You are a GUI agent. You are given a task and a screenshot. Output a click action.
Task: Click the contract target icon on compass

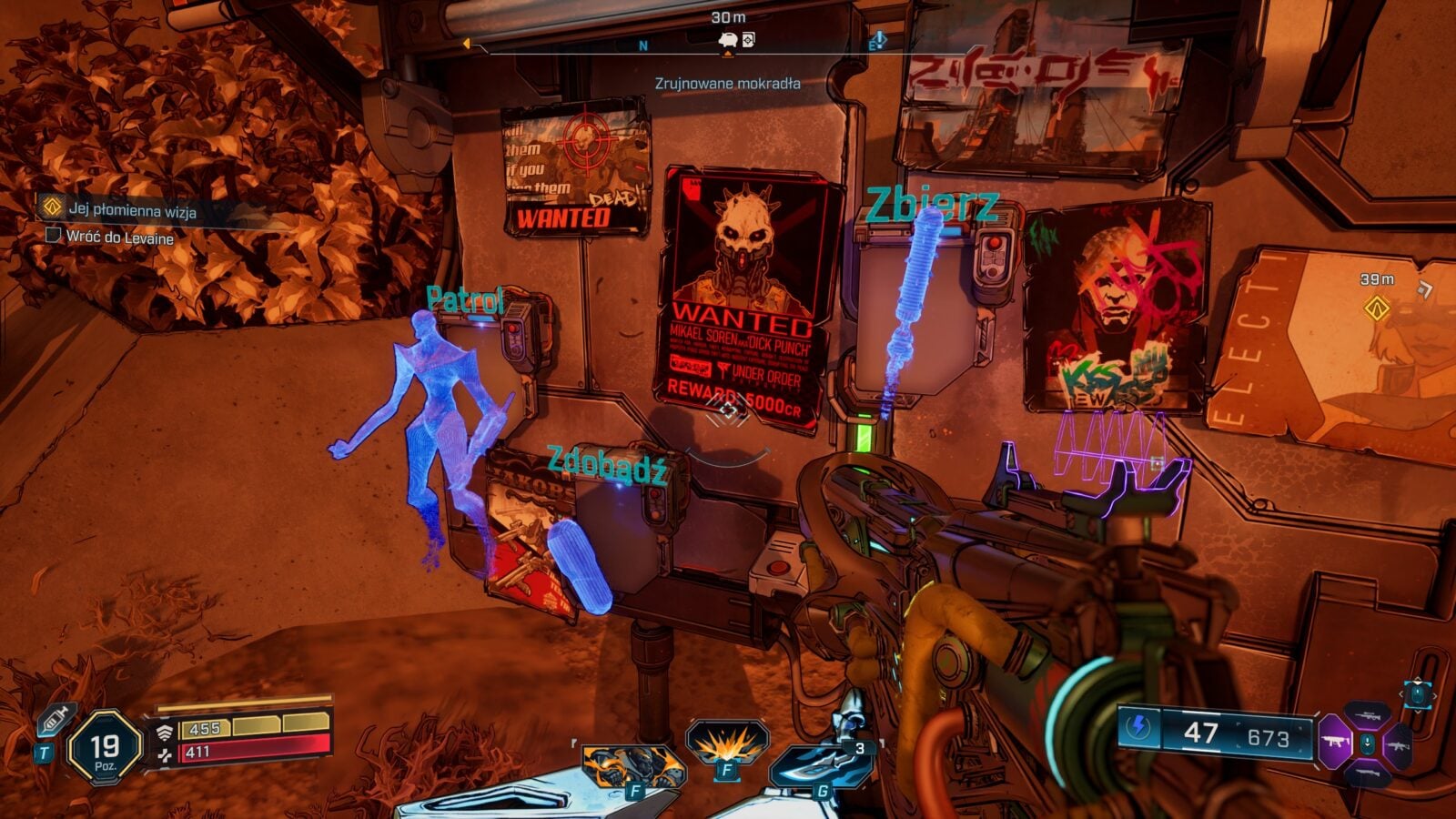click(x=748, y=39)
